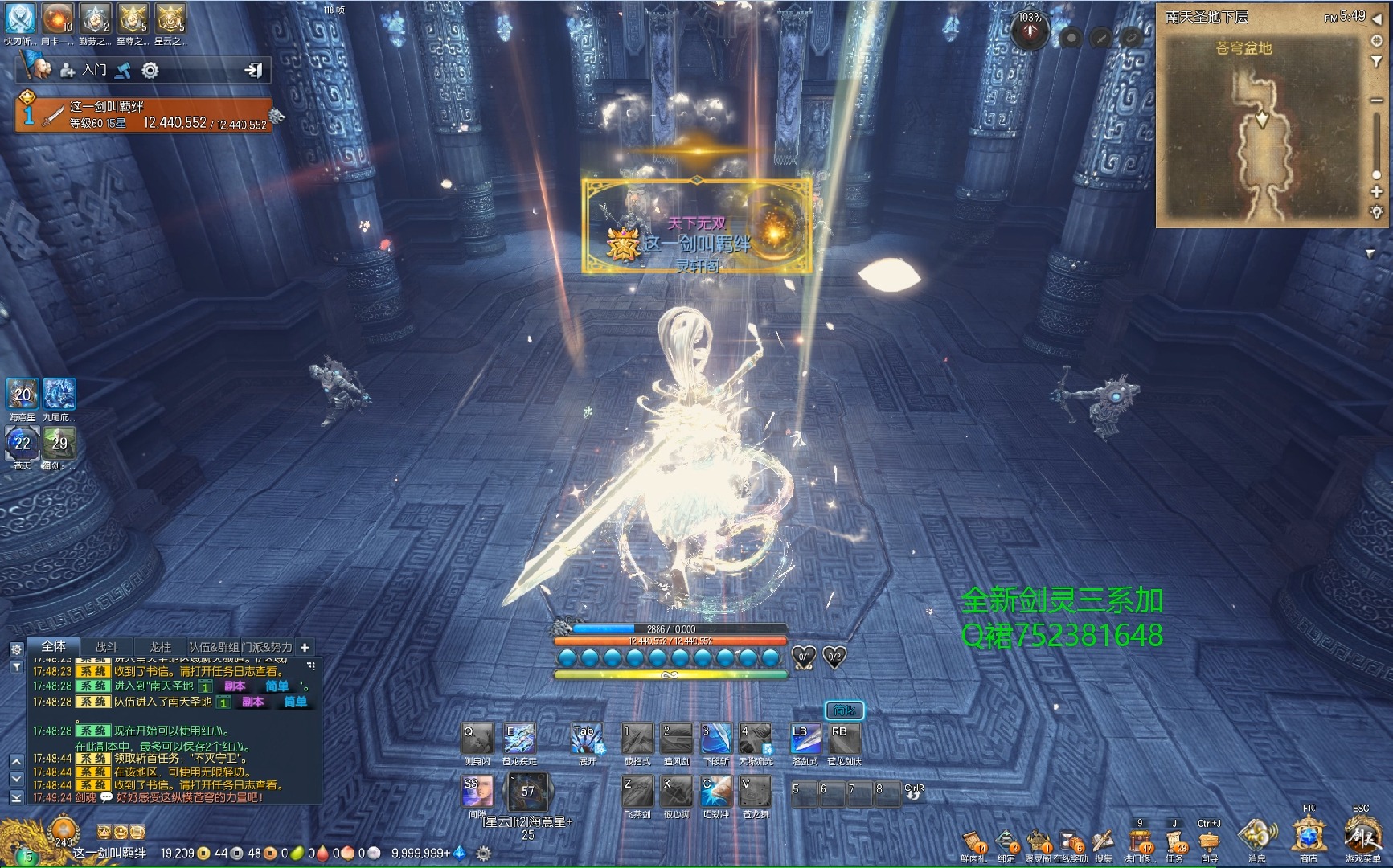Activate the 巧劲冲 skill
1393x868 pixels.
[x=715, y=792]
